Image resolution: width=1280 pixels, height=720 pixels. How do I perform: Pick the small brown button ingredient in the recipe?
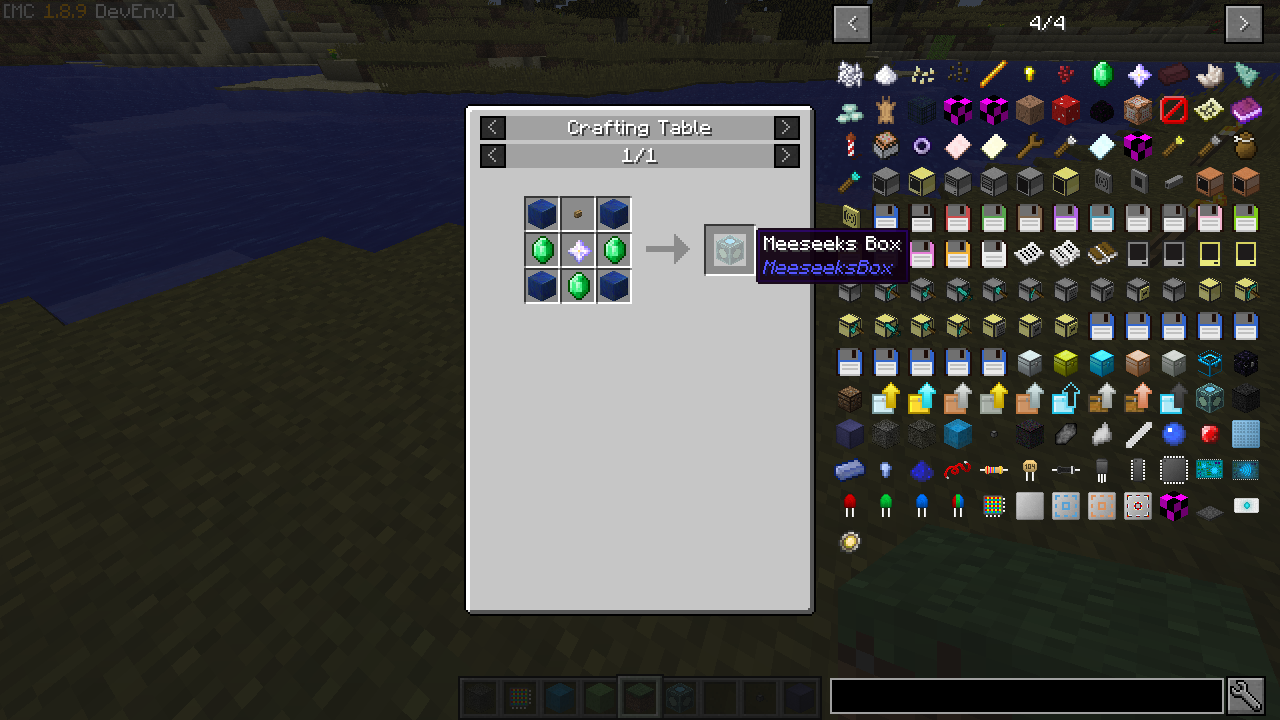click(578, 214)
